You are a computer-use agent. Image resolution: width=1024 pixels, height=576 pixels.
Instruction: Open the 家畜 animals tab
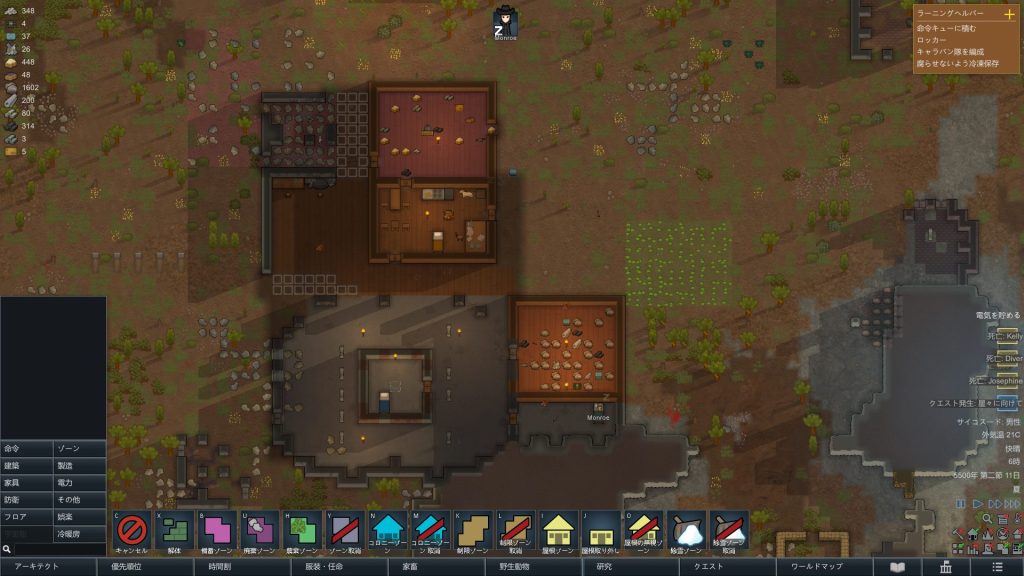point(410,567)
